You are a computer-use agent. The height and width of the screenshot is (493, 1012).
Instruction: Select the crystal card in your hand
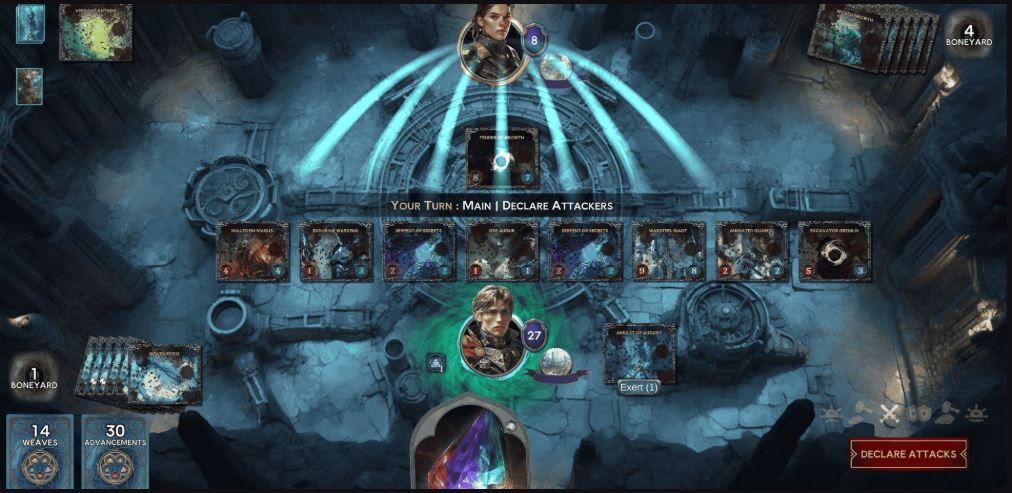point(470,450)
